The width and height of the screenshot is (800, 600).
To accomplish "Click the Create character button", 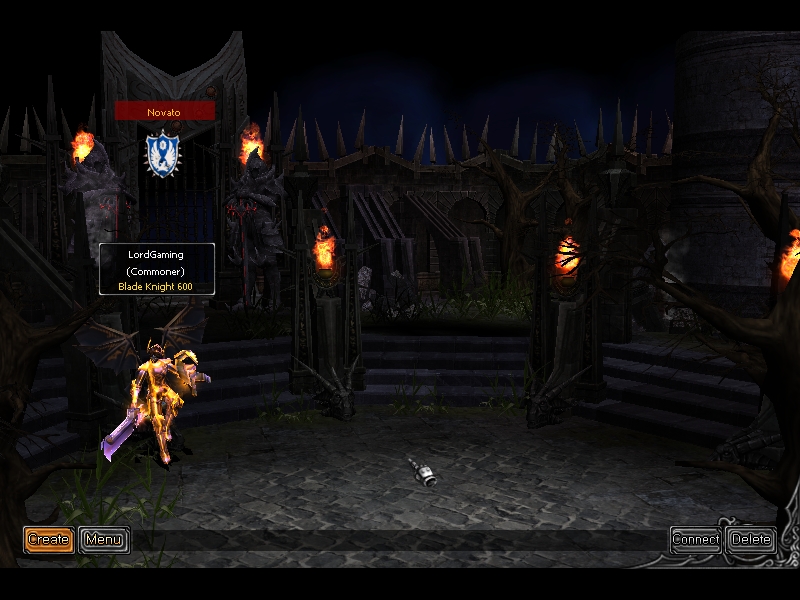I will [48, 540].
